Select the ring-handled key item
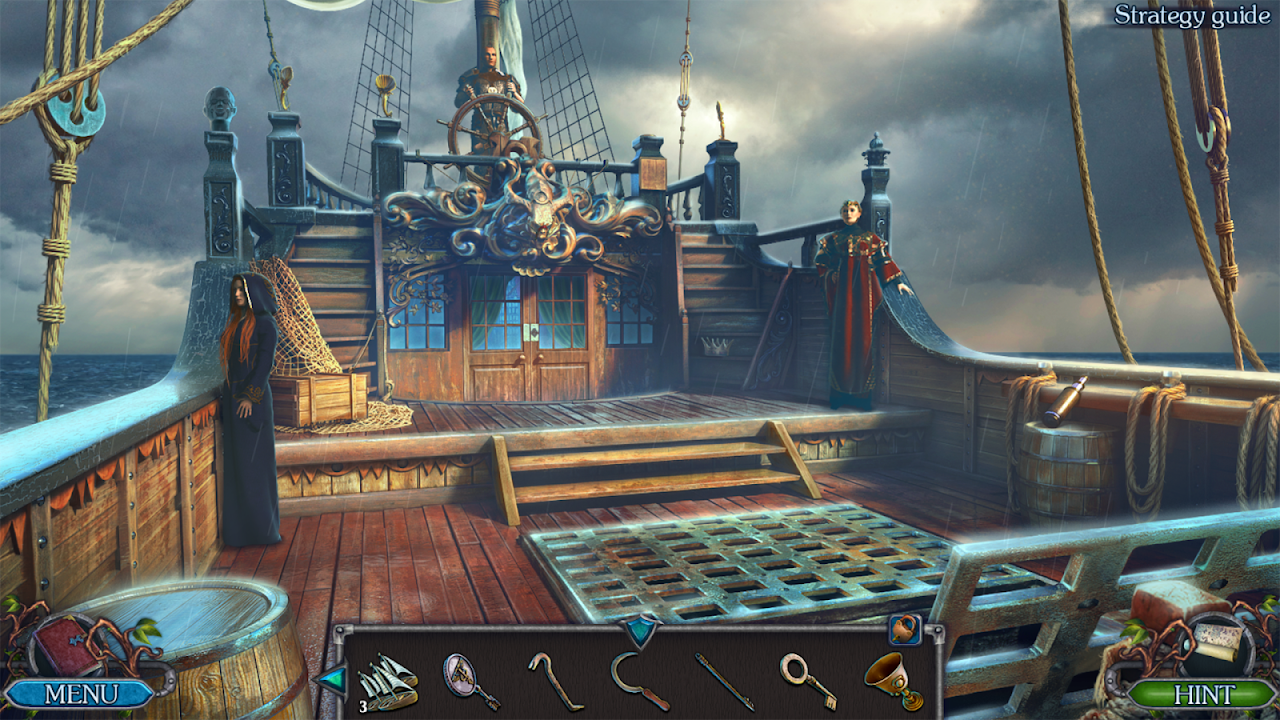This screenshot has width=1280, height=720. point(806,680)
